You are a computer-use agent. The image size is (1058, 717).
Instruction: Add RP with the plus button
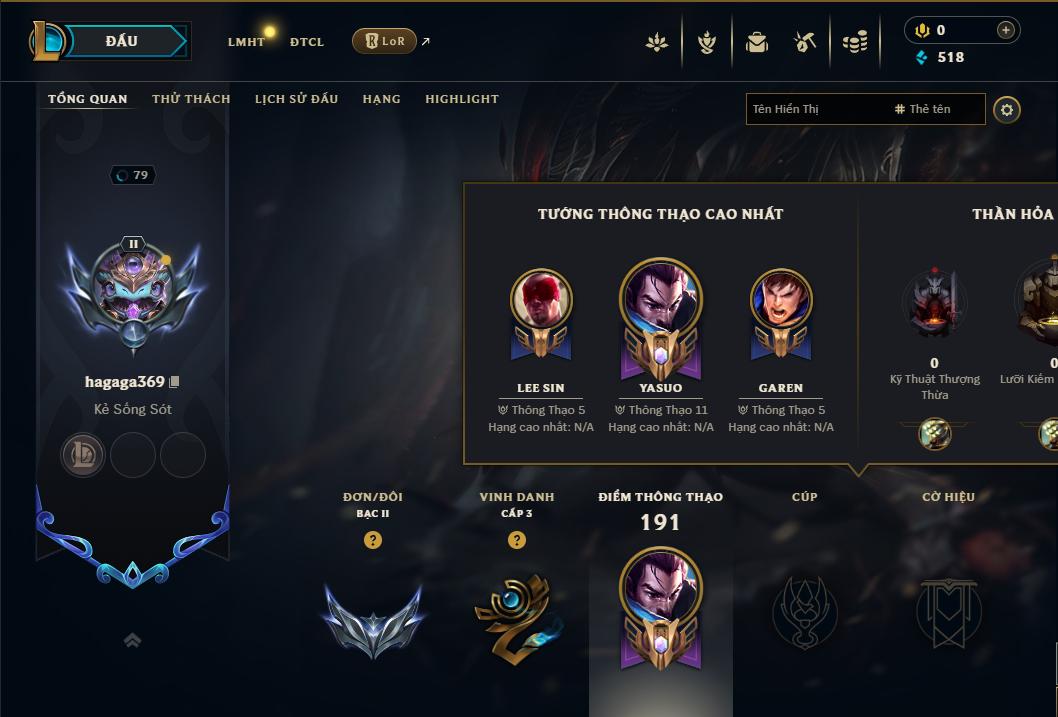point(1006,31)
